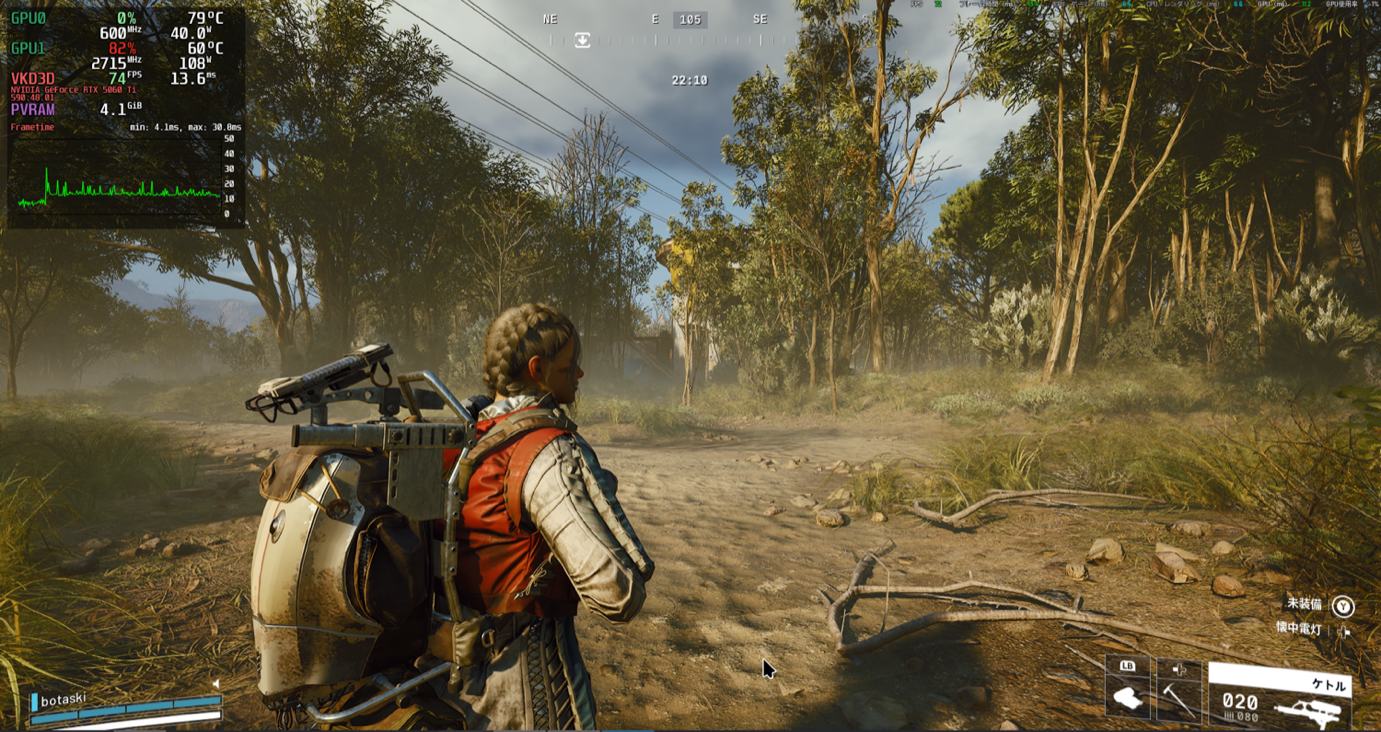
Task: Select the 未装備 unequipped label
Action: pyautogui.click(x=1304, y=604)
